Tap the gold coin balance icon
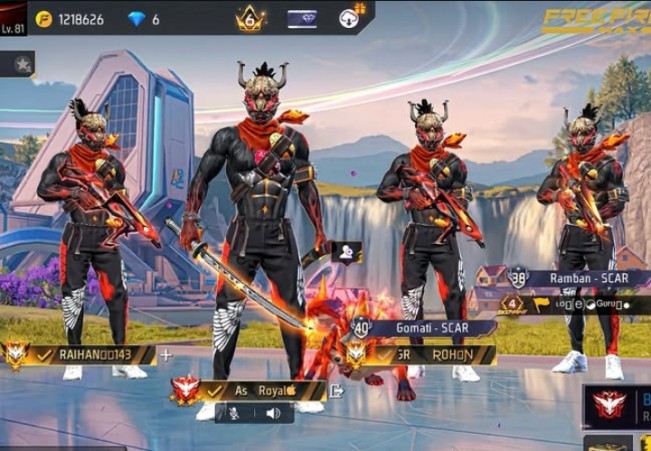Image resolution: width=651 pixels, height=451 pixels. (x=43, y=19)
